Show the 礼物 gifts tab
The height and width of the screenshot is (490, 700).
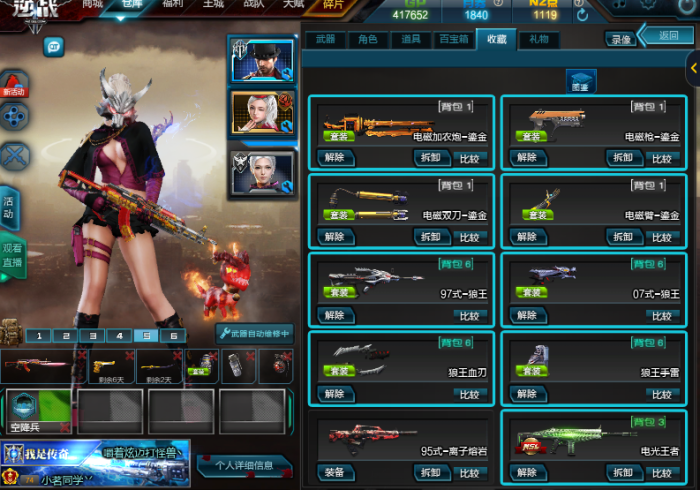[x=538, y=40]
